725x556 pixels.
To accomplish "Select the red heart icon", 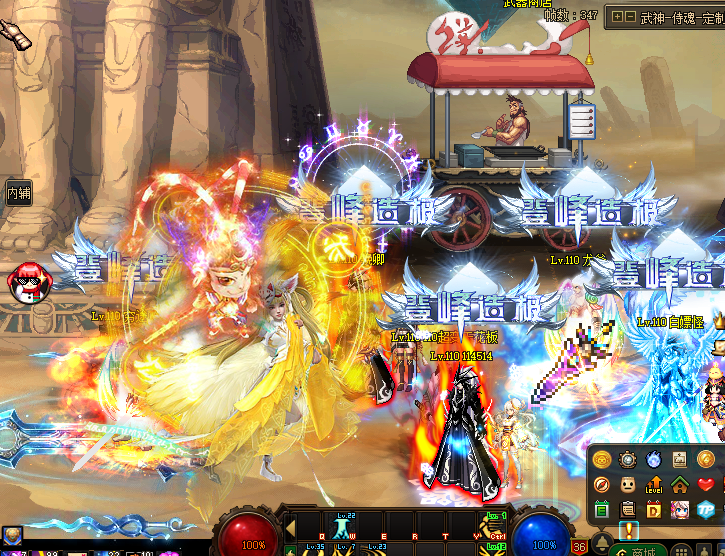I will 706,486.
